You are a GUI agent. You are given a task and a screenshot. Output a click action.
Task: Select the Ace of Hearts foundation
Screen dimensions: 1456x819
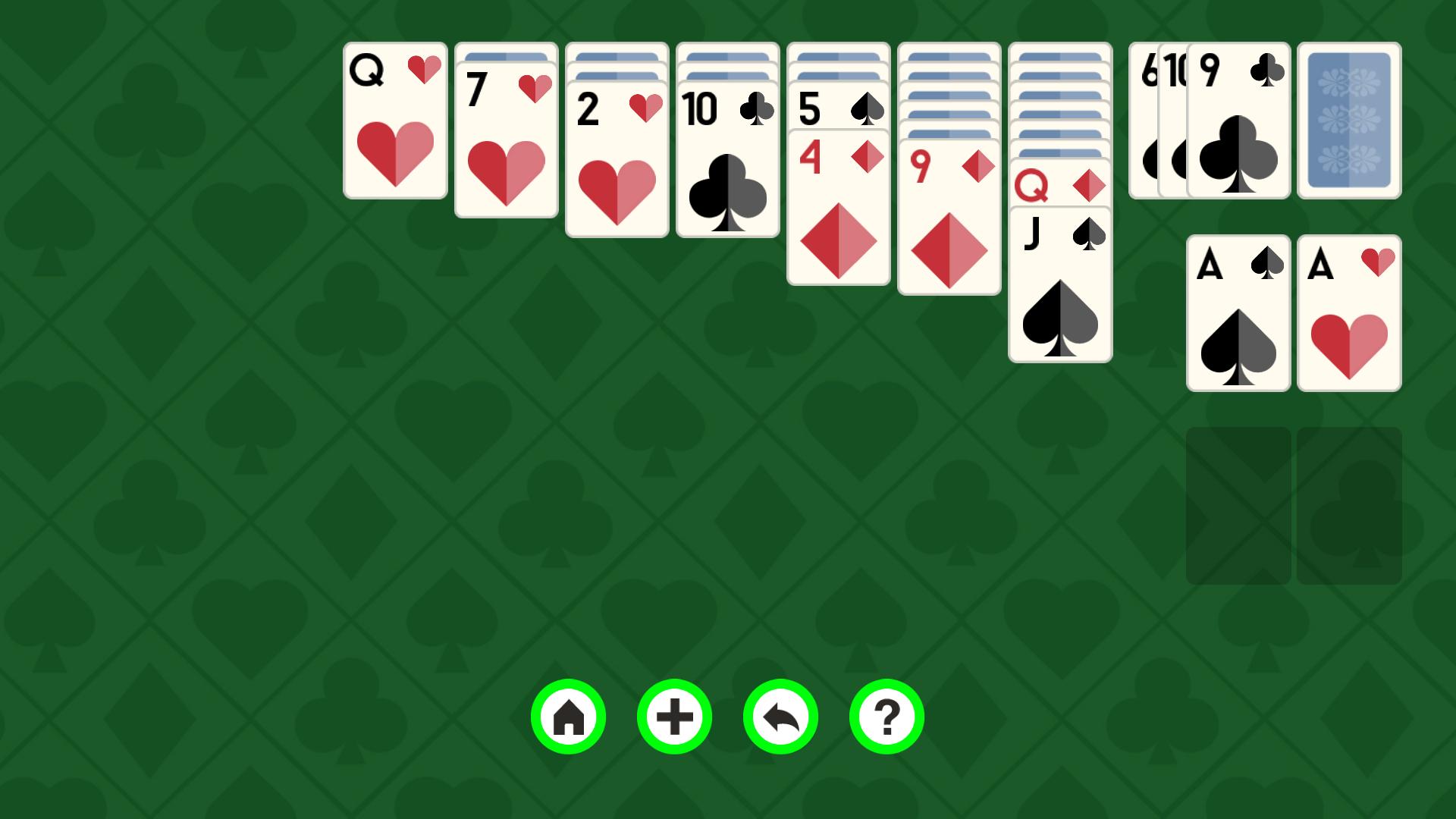click(1349, 313)
